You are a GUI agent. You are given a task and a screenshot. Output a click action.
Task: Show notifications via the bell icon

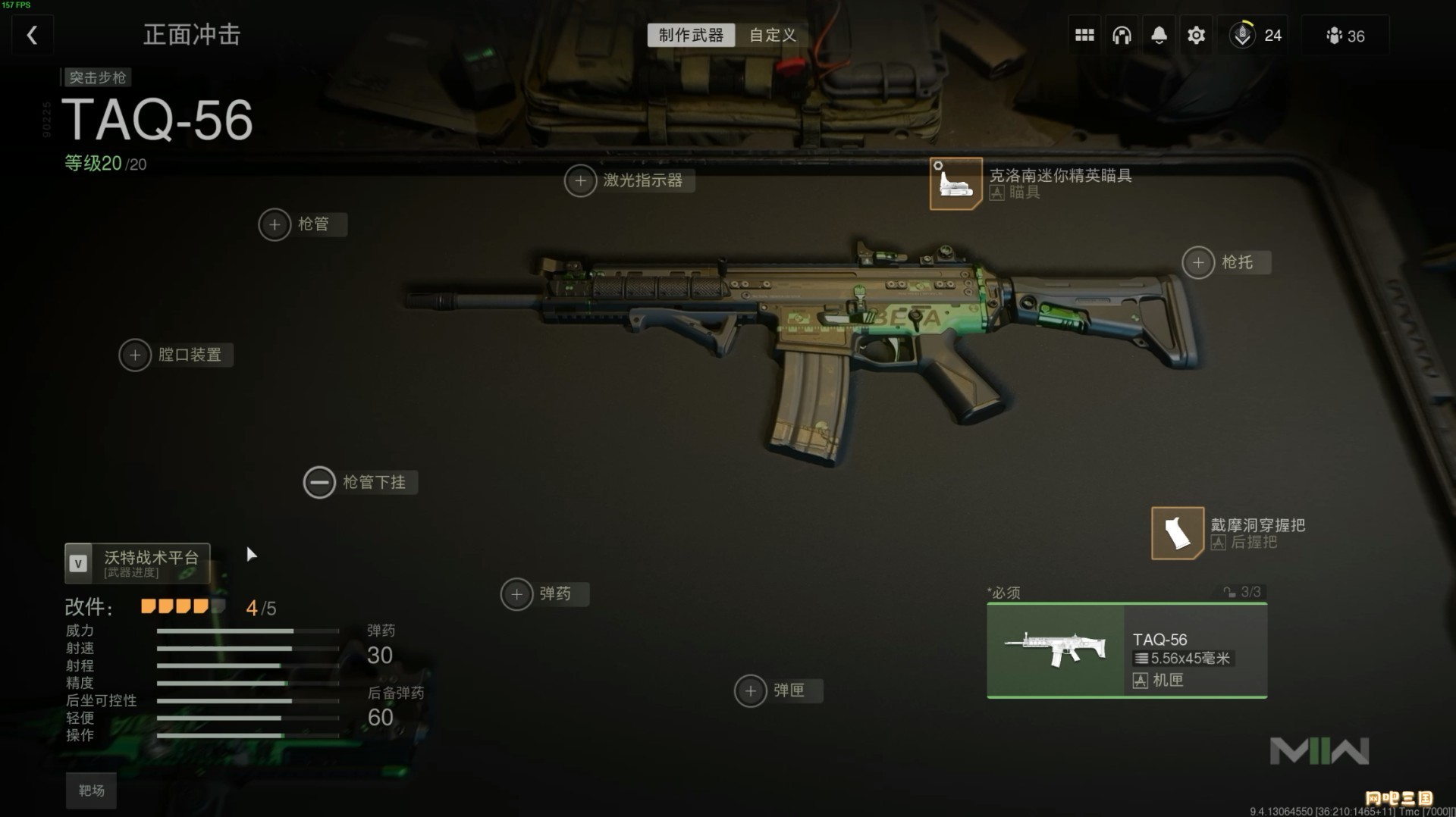[x=1159, y=35]
